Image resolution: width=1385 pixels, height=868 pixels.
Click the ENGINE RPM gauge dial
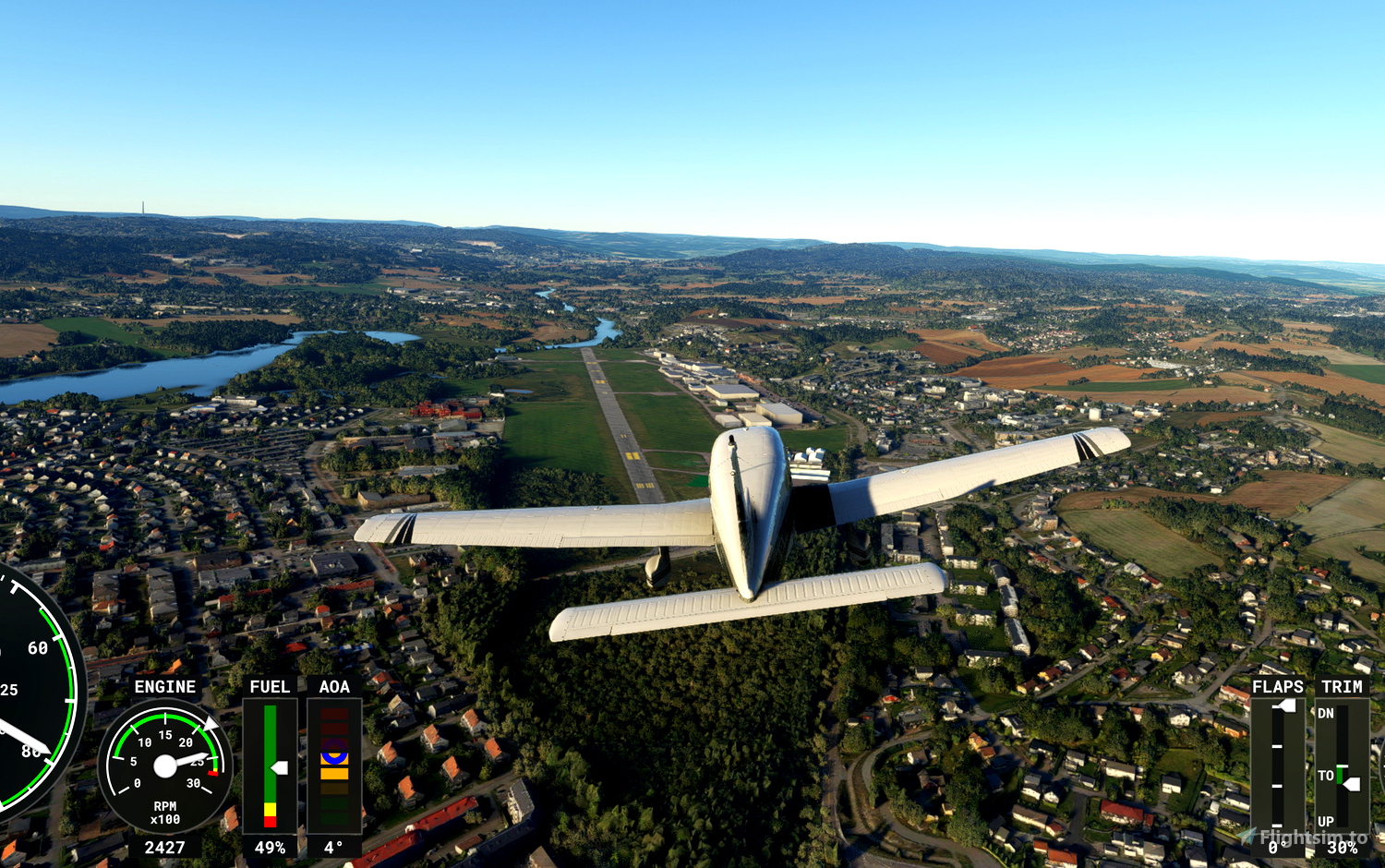[164, 765]
